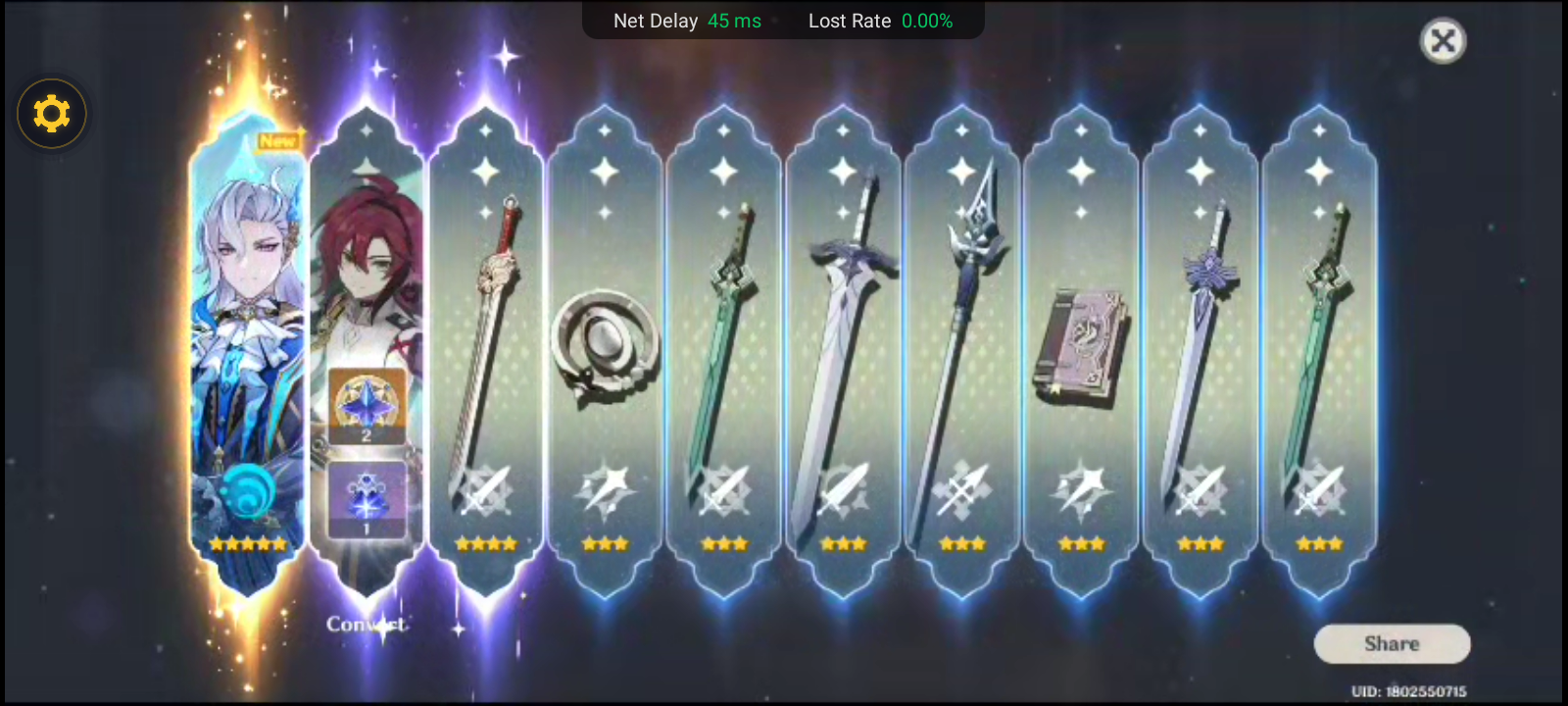The width and height of the screenshot is (1568, 706).
Task: Click the Net Delay status indicator
Action: [x=686, y=21]
